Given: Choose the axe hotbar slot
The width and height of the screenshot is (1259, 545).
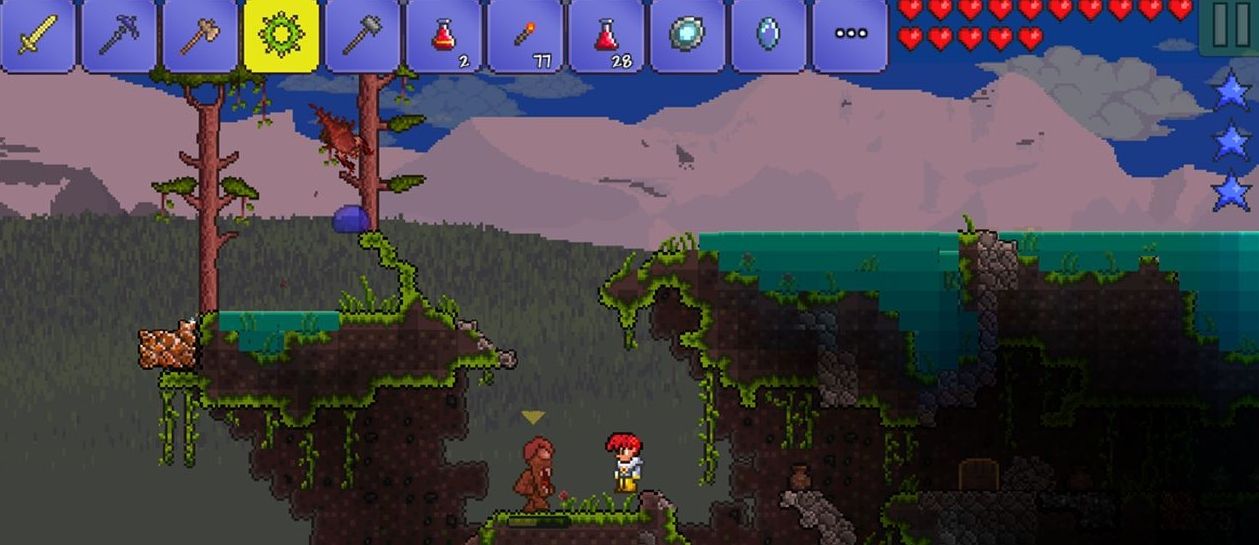Looking at the screenshot, I should coord(199,35).
